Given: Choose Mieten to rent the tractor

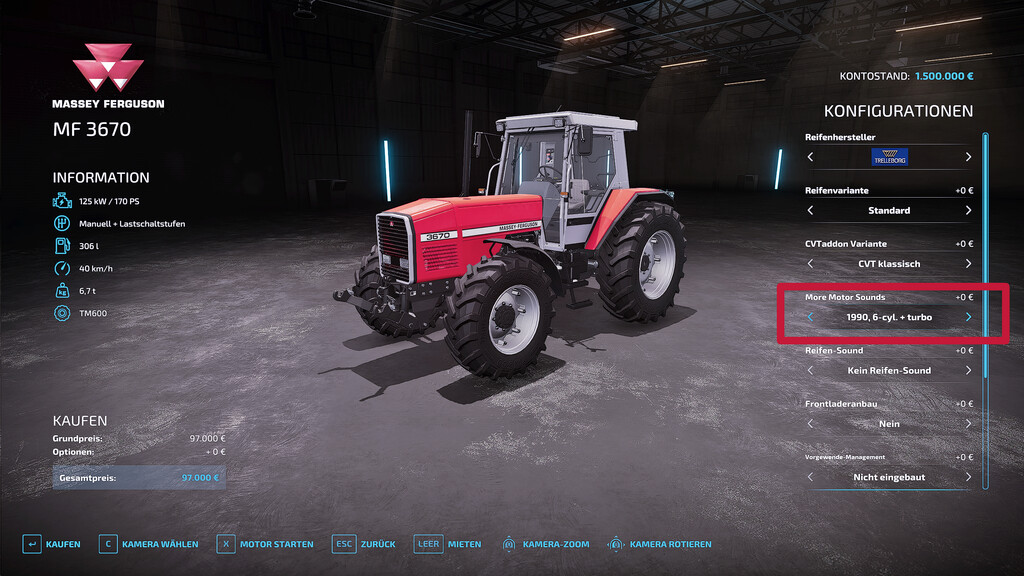Looking at the screenshot, I should point(448,544).
